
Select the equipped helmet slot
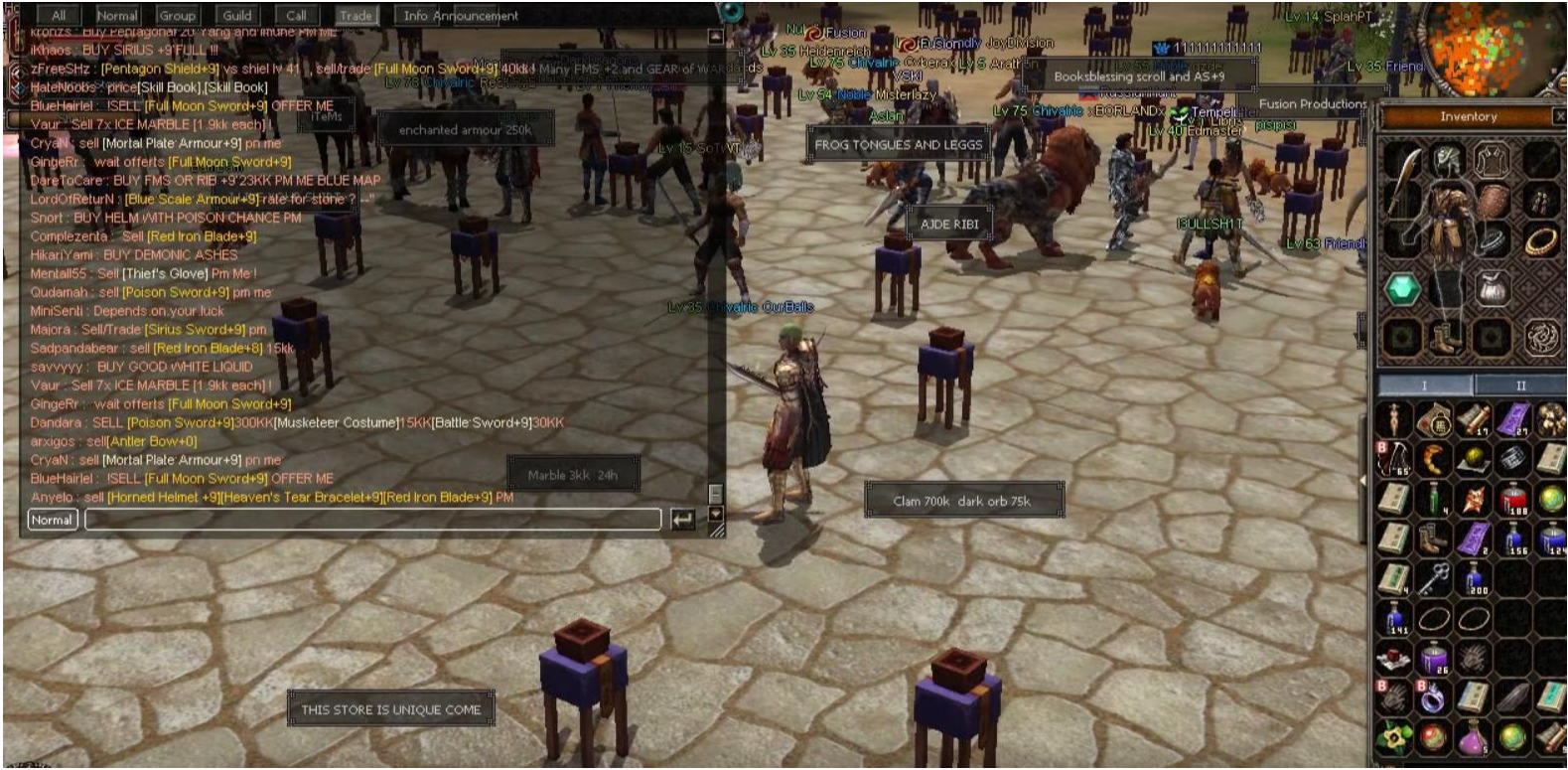click(x=1447, y=159)
